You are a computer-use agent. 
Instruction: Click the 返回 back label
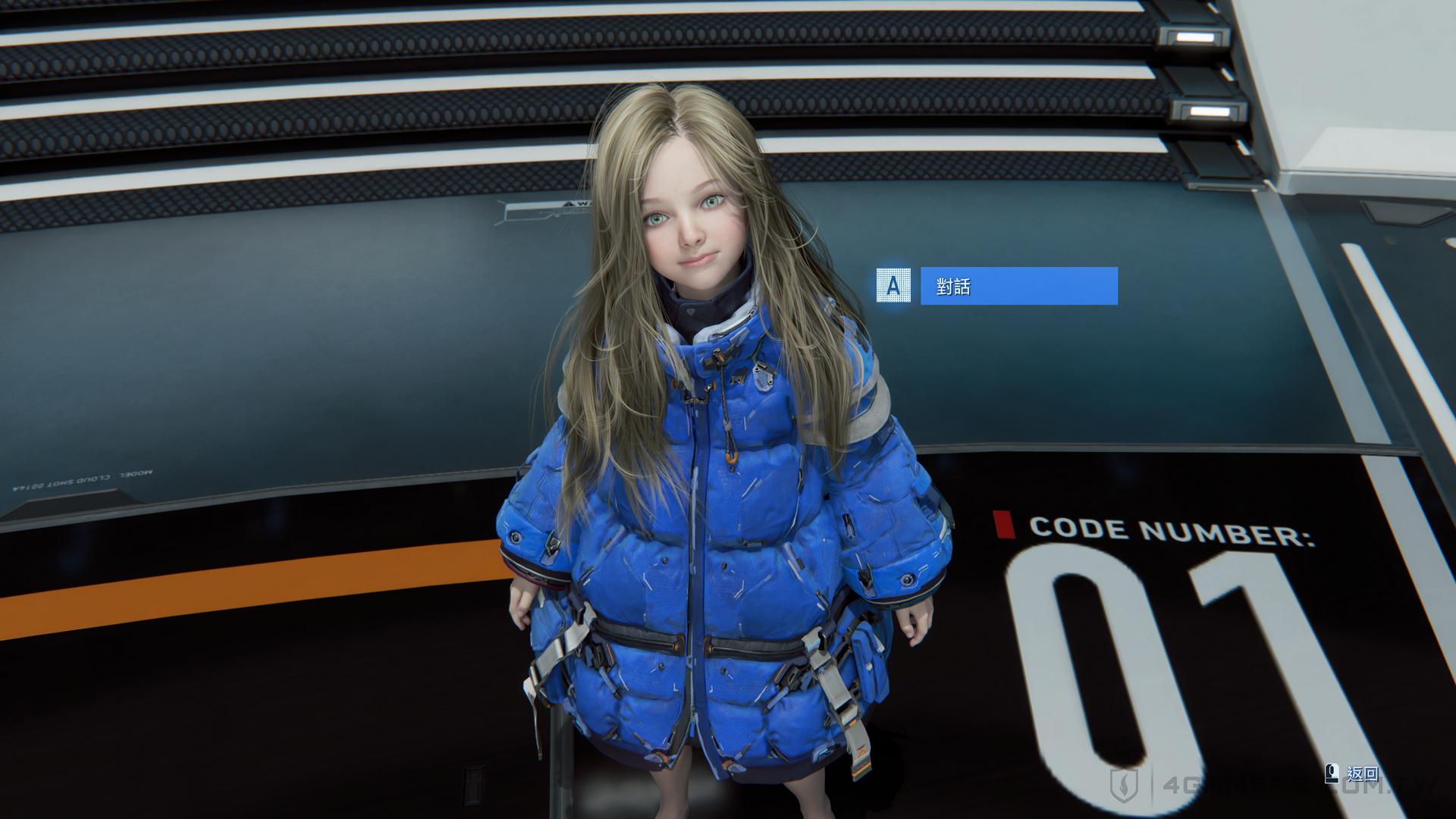click(x=1362, y=773)
